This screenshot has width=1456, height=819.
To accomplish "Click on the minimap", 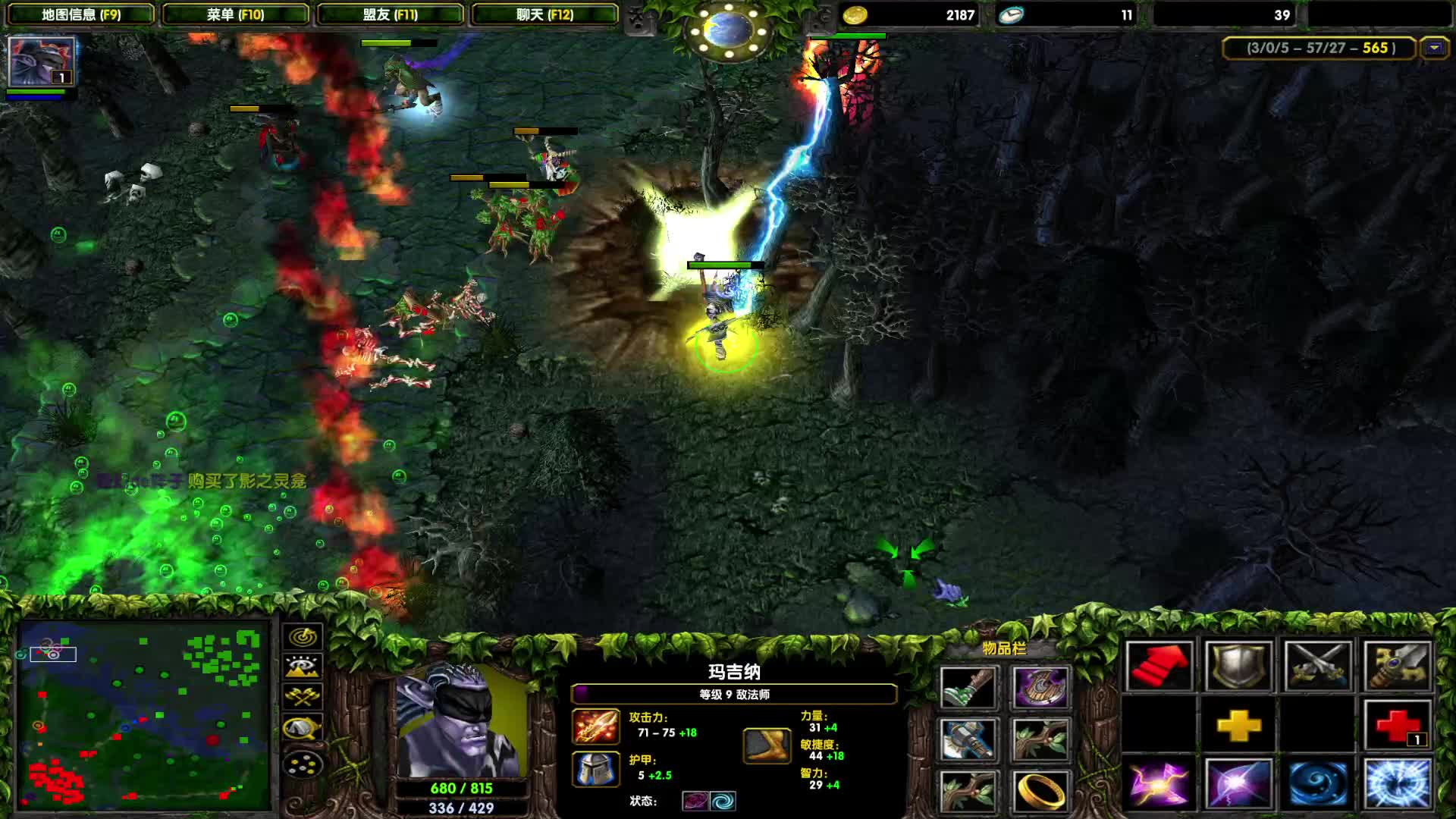I will (x=144, y=714).
